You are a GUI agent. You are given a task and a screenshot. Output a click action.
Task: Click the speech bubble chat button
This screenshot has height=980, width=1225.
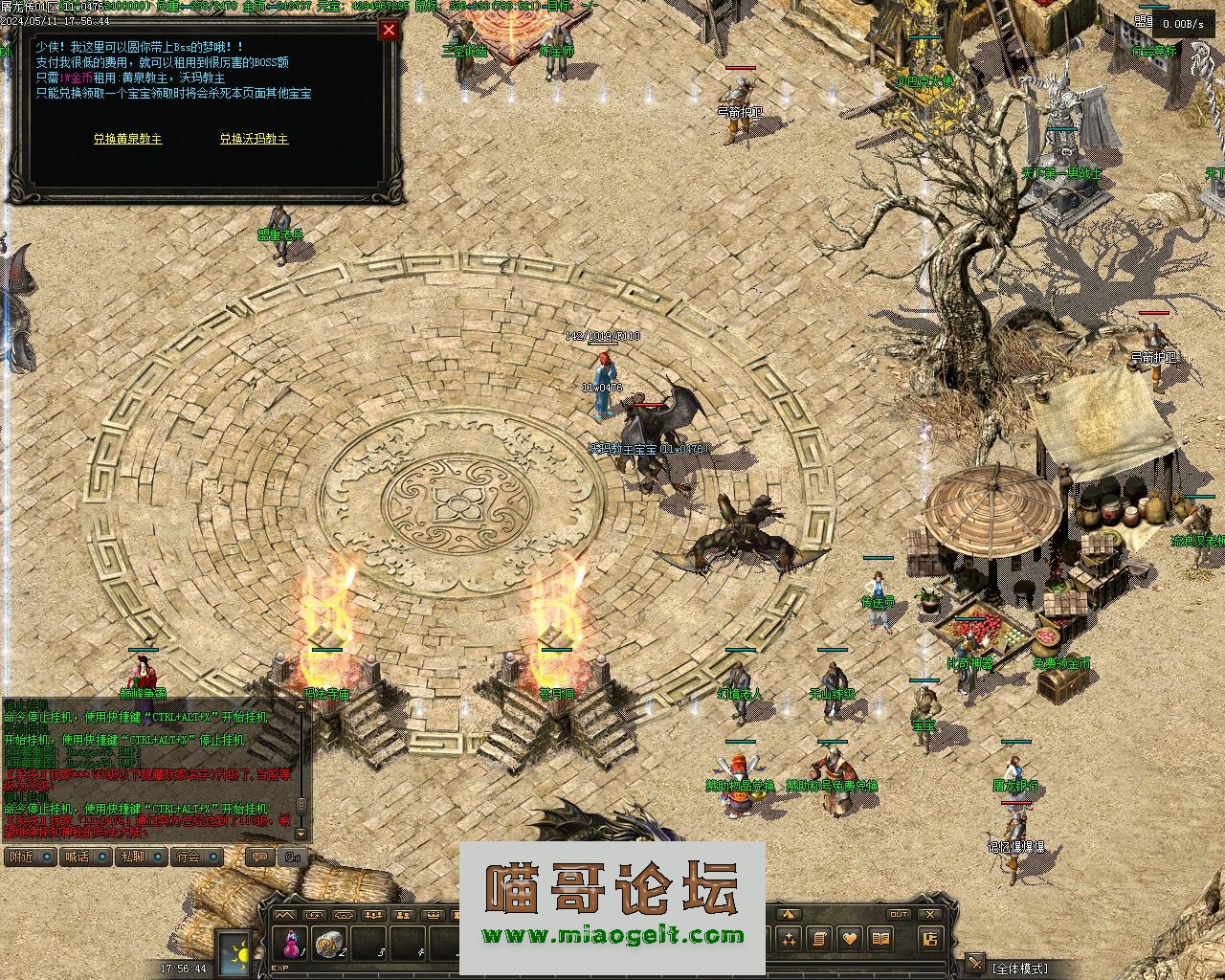point(257,857)
